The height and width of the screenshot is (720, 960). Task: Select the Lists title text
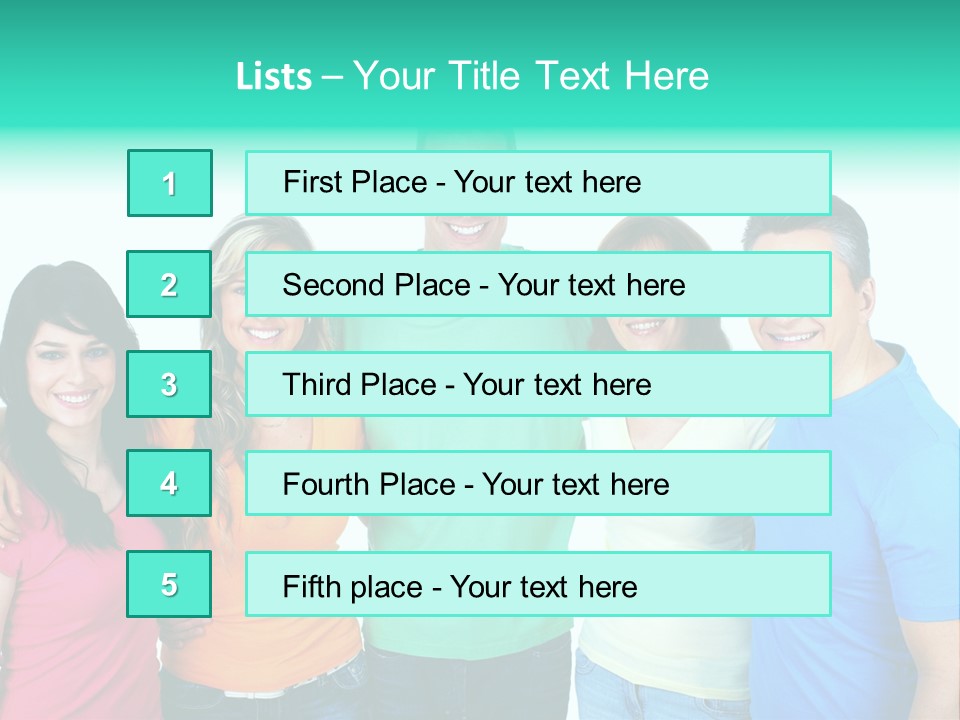click(x=472, y=76)
